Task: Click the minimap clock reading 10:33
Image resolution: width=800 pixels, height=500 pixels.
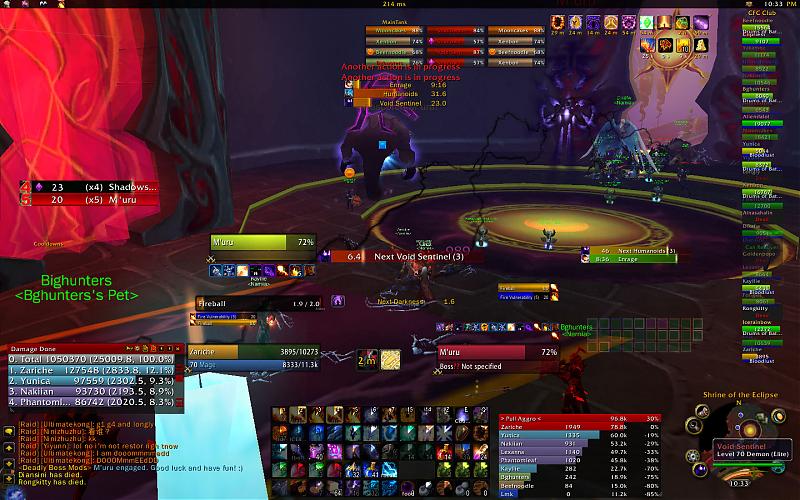Action: [740, 483]
